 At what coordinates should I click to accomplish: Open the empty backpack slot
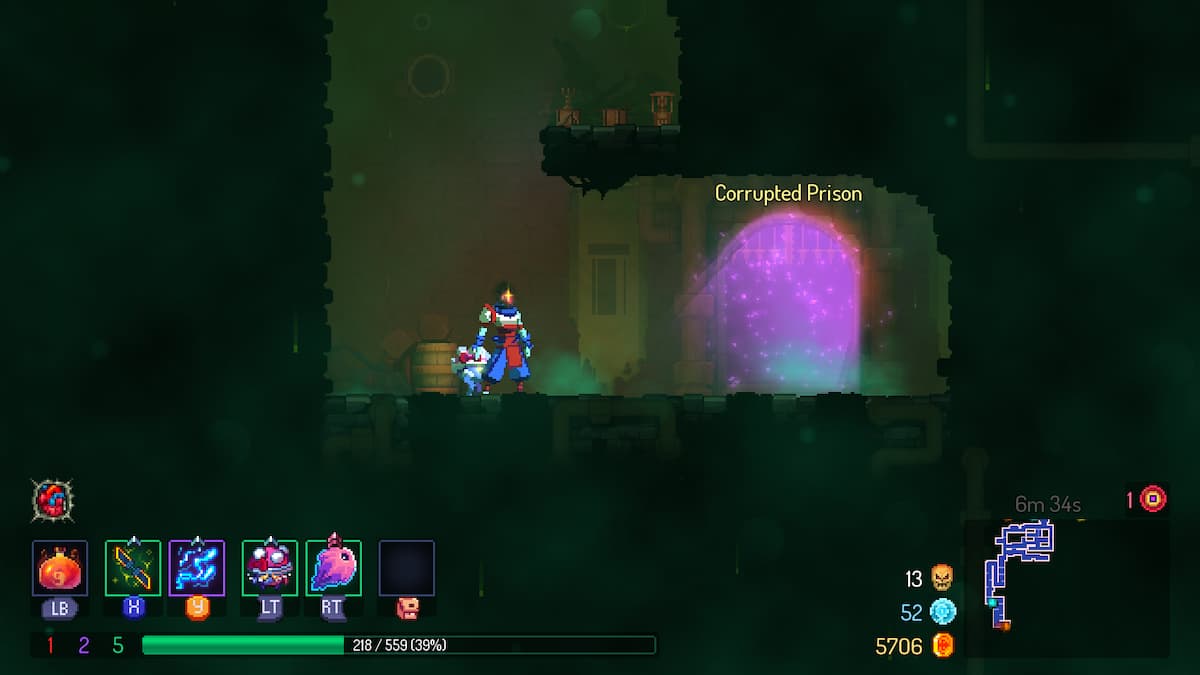coord(406,568)
